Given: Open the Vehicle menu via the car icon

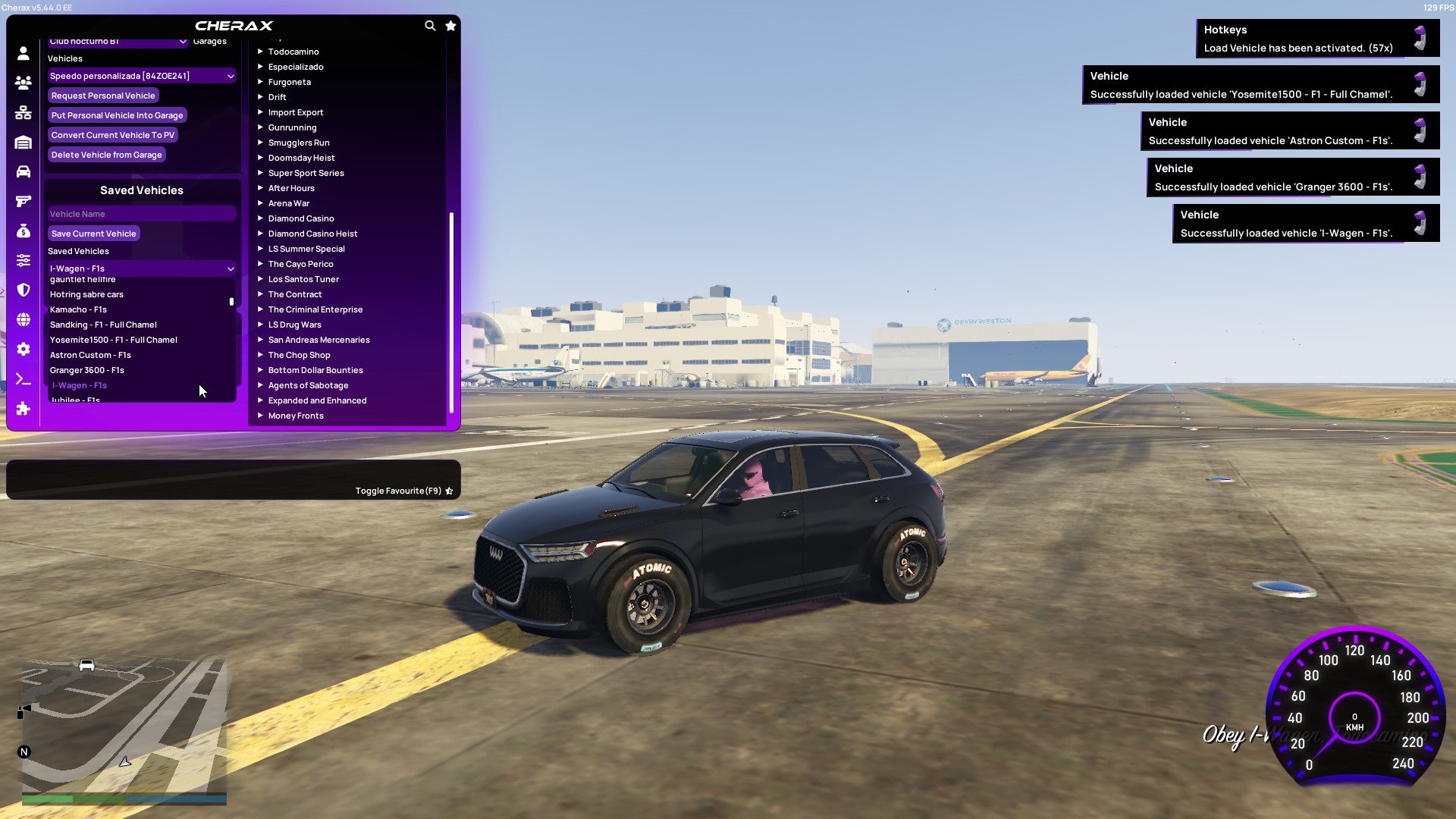Looking at the screenshot, I should point(23,171).
